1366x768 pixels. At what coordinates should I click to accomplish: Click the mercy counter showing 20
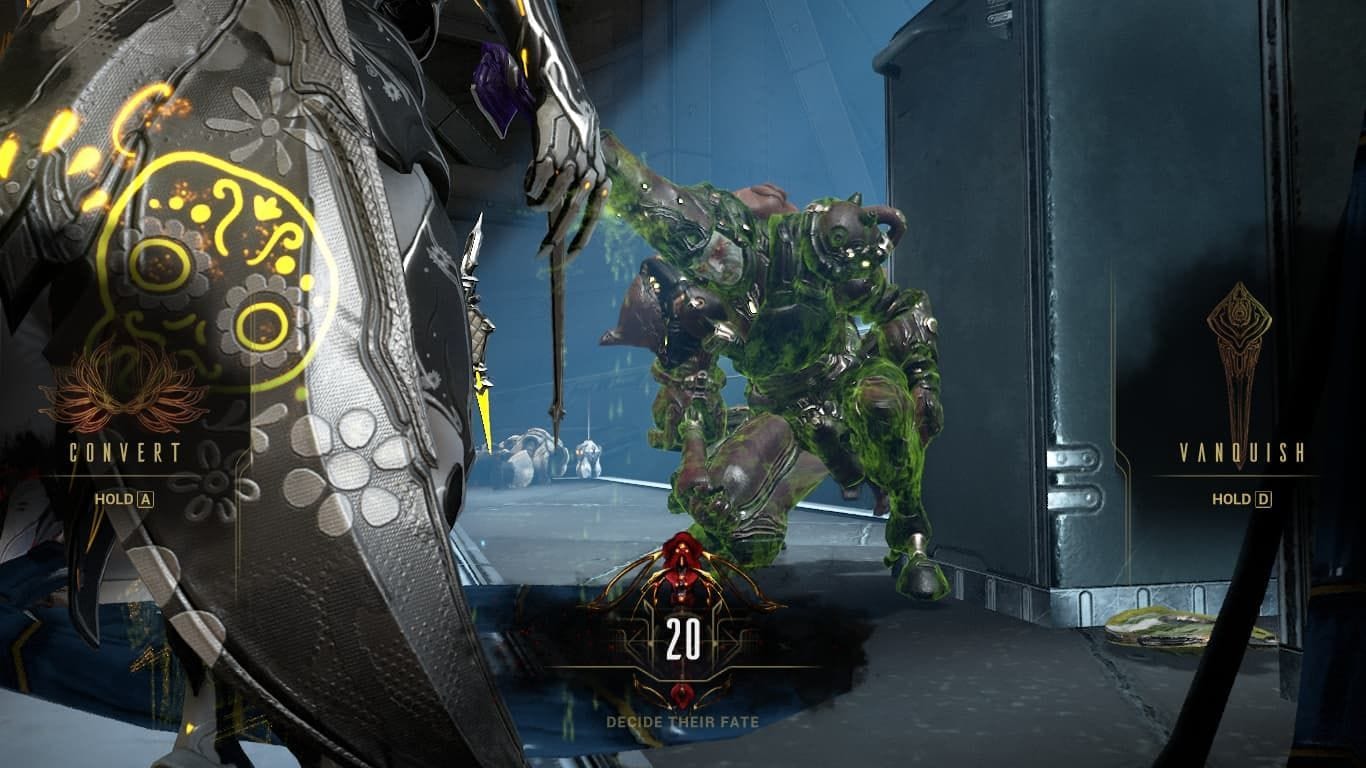pos(683,637)
